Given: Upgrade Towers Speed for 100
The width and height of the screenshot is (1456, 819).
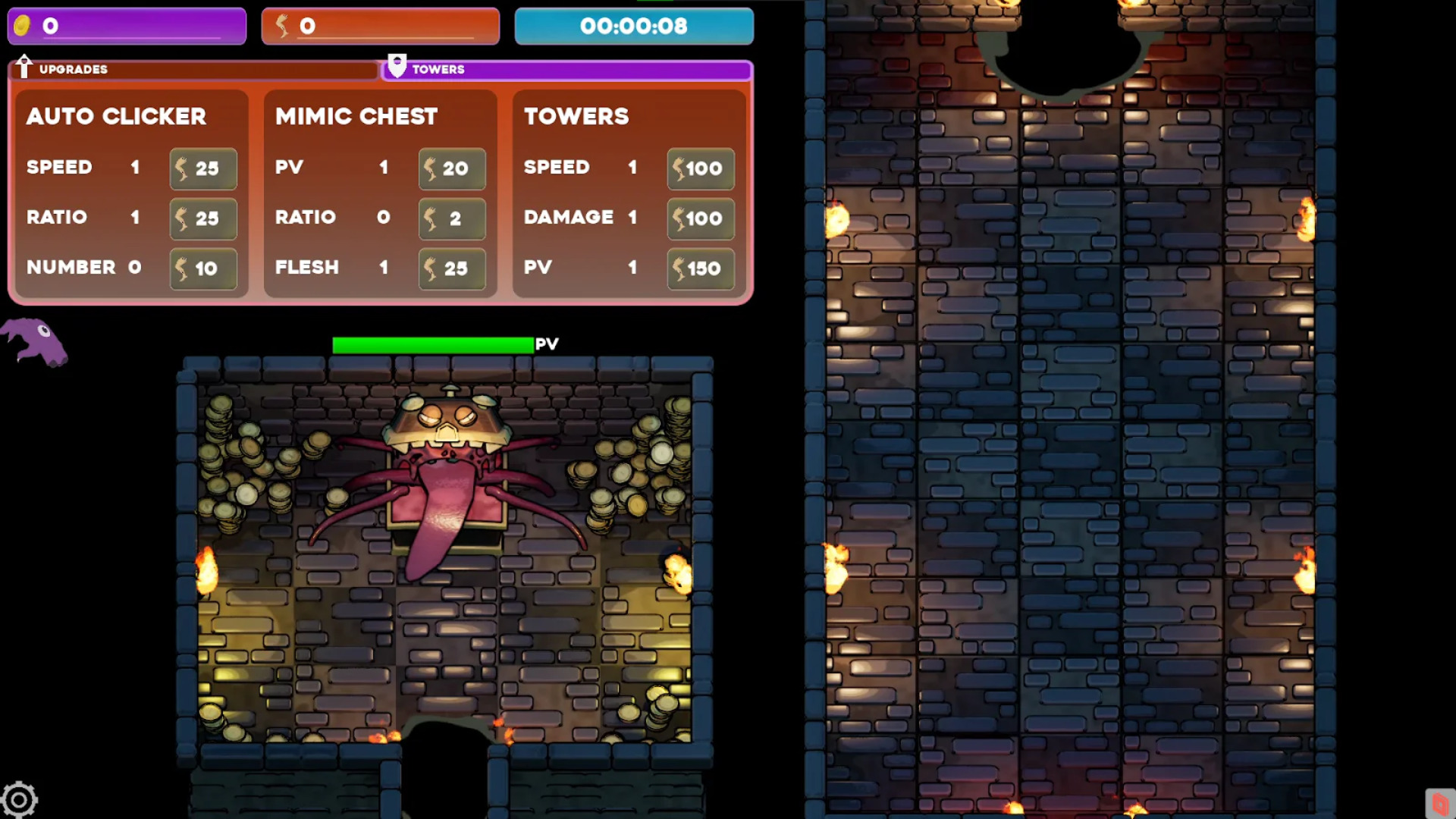Looking at the screenshot, I should coord(701,168).
